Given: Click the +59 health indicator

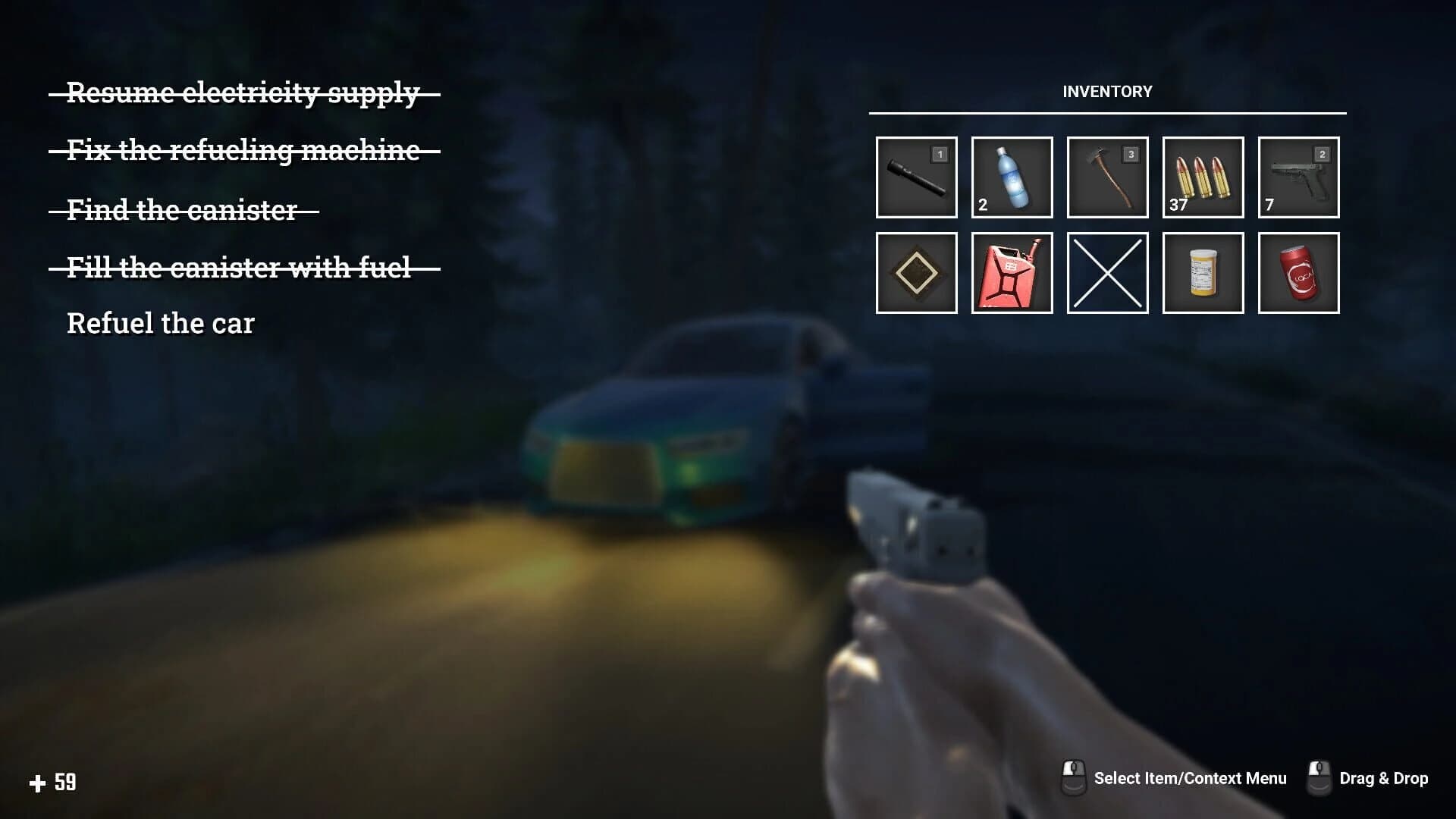Looking at the screenshot, I should tap(53, 780).
